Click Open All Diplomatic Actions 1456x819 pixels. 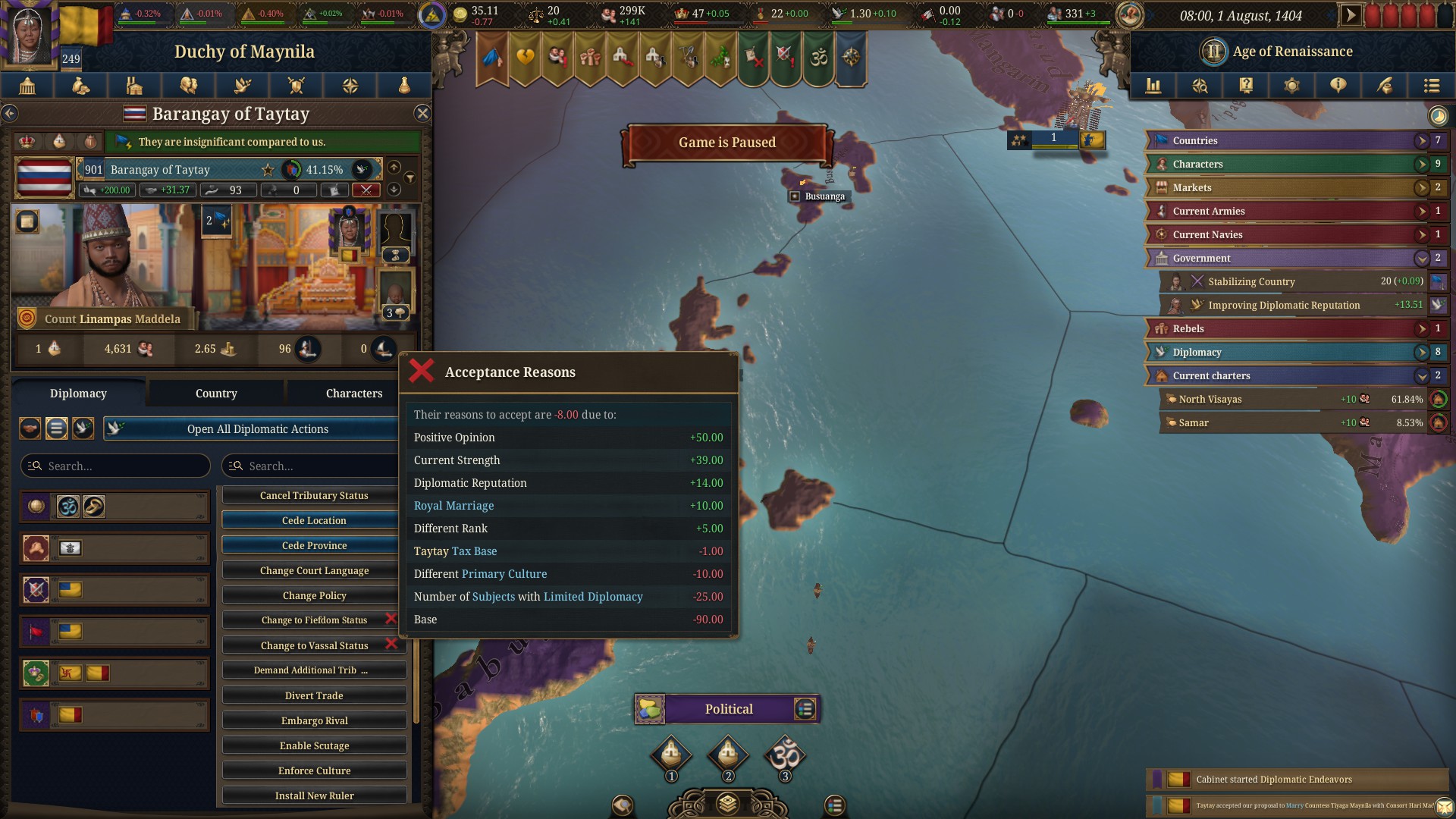point(258,428)
